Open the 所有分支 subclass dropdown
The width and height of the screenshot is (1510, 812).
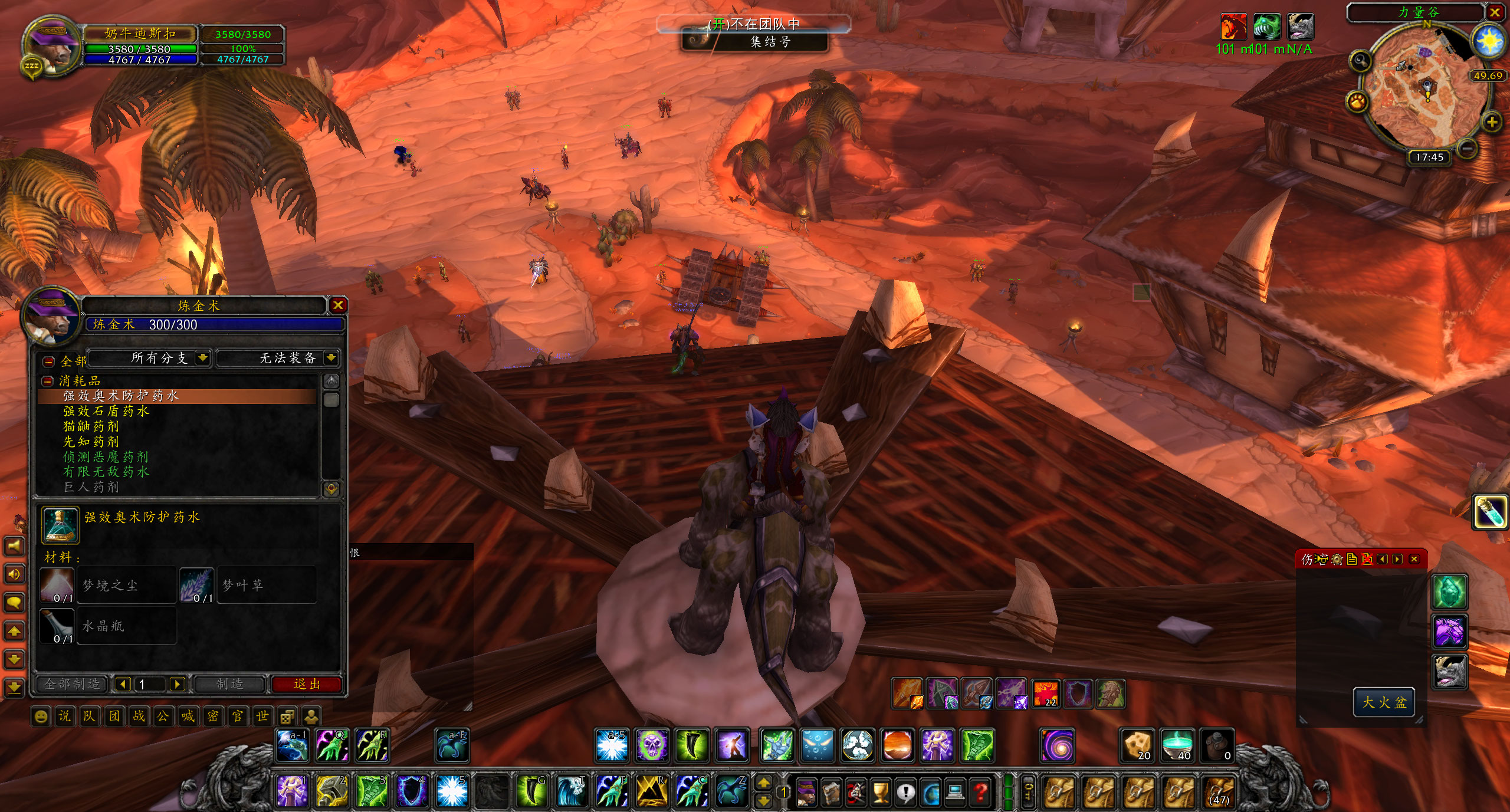point(202,358)
